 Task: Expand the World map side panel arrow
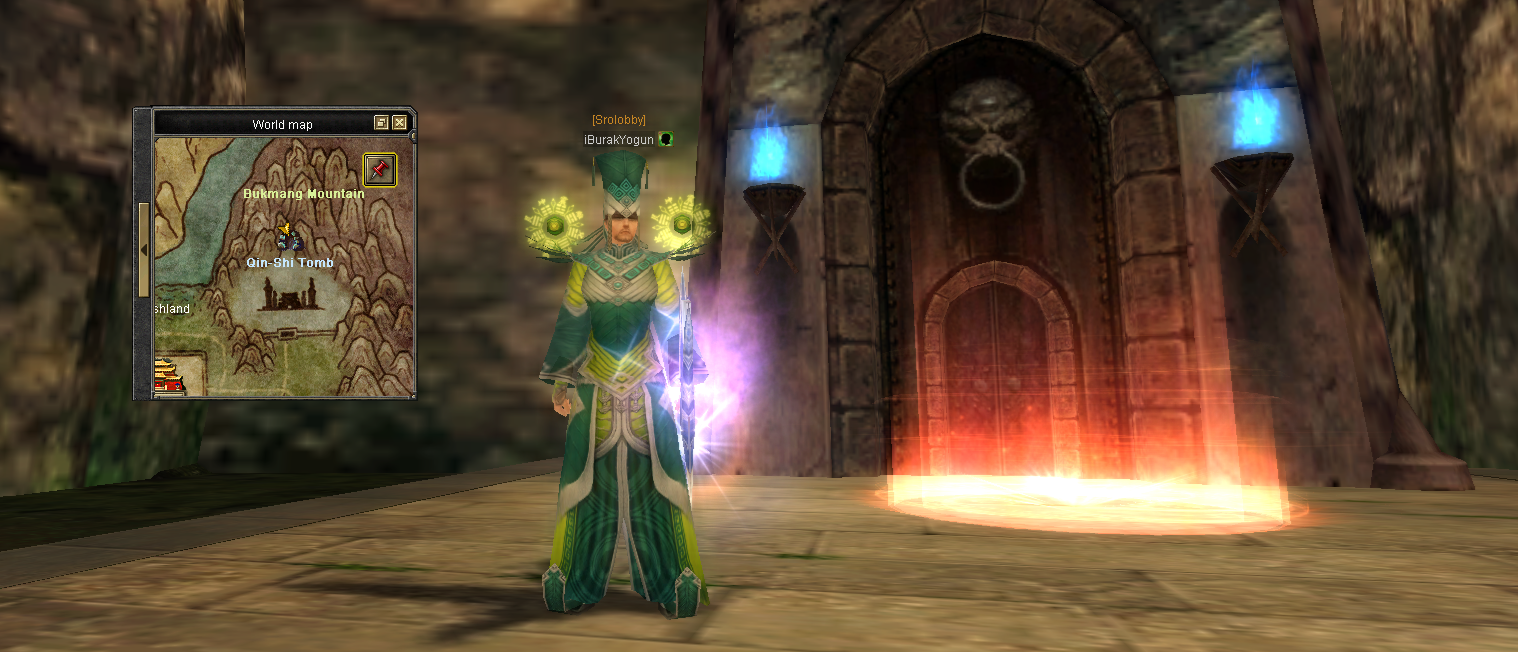coord(143,250)
